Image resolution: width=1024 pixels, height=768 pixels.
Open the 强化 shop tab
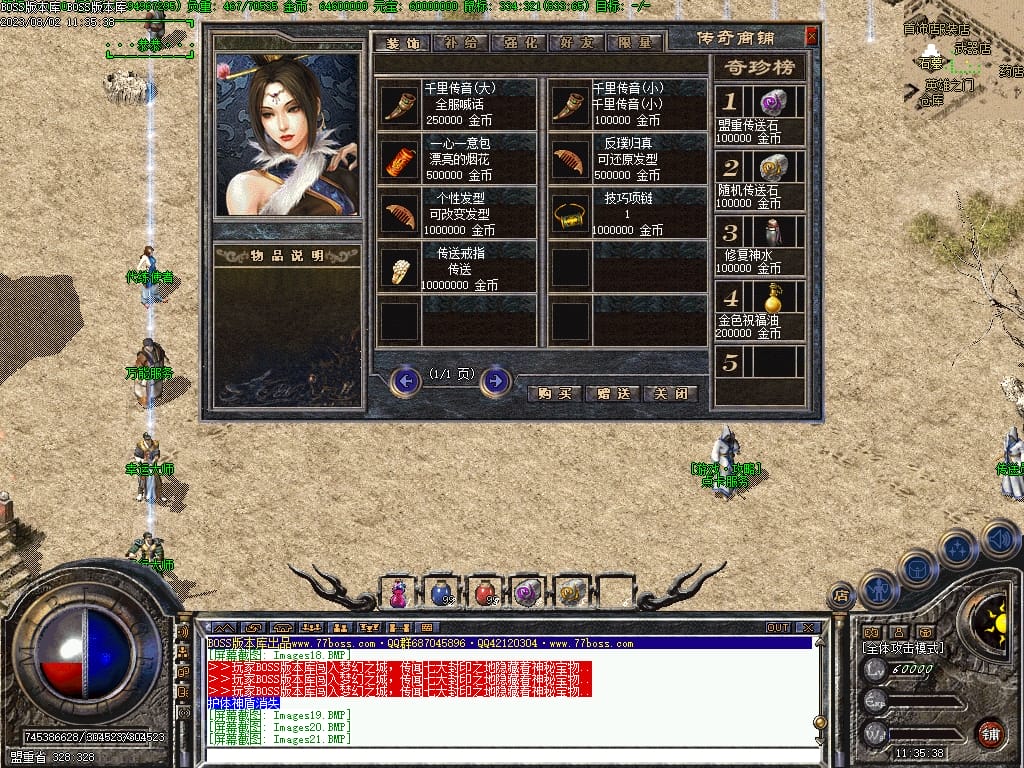(516, 43)
